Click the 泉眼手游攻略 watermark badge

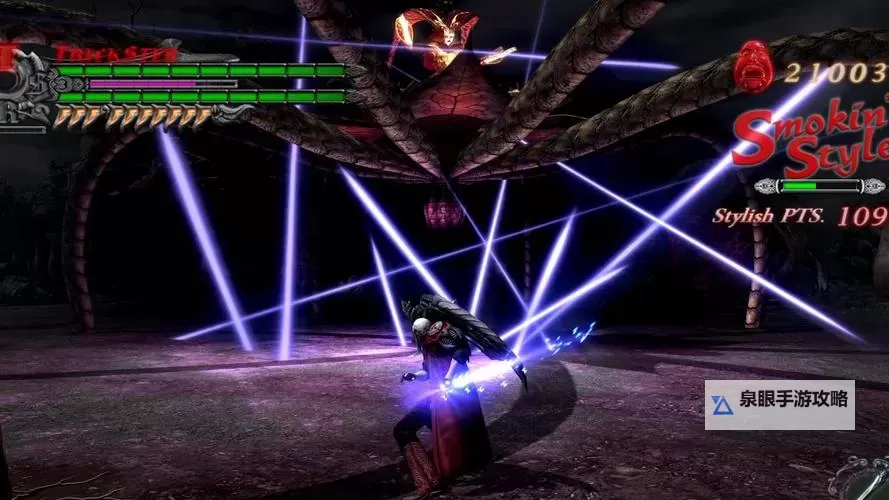[779, 404]
